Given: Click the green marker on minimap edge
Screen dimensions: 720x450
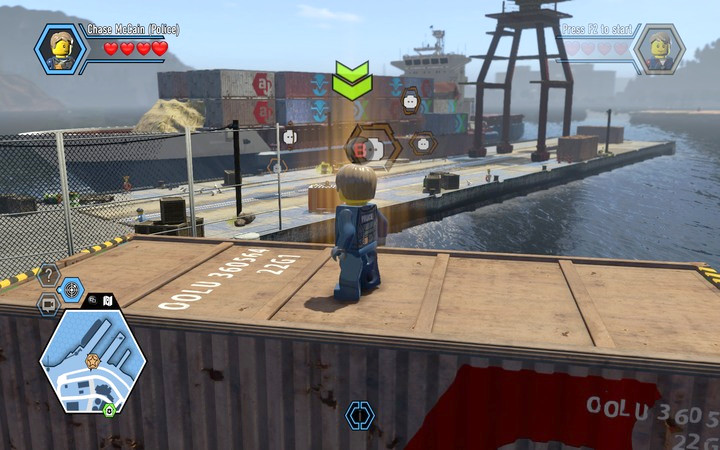Looking at the screenshot, I should click(x=108, y=410).
